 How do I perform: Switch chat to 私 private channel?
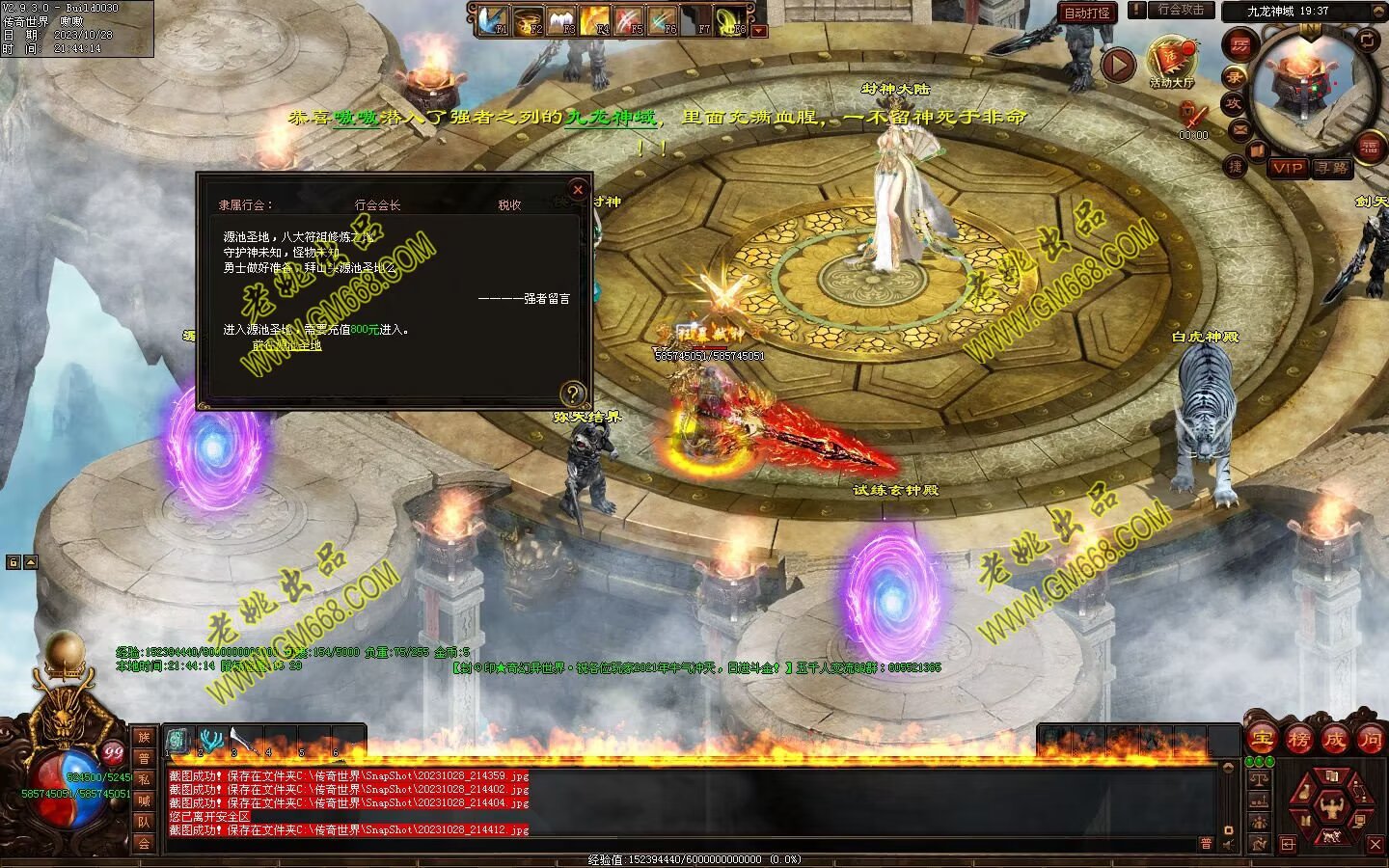[144, 779]
